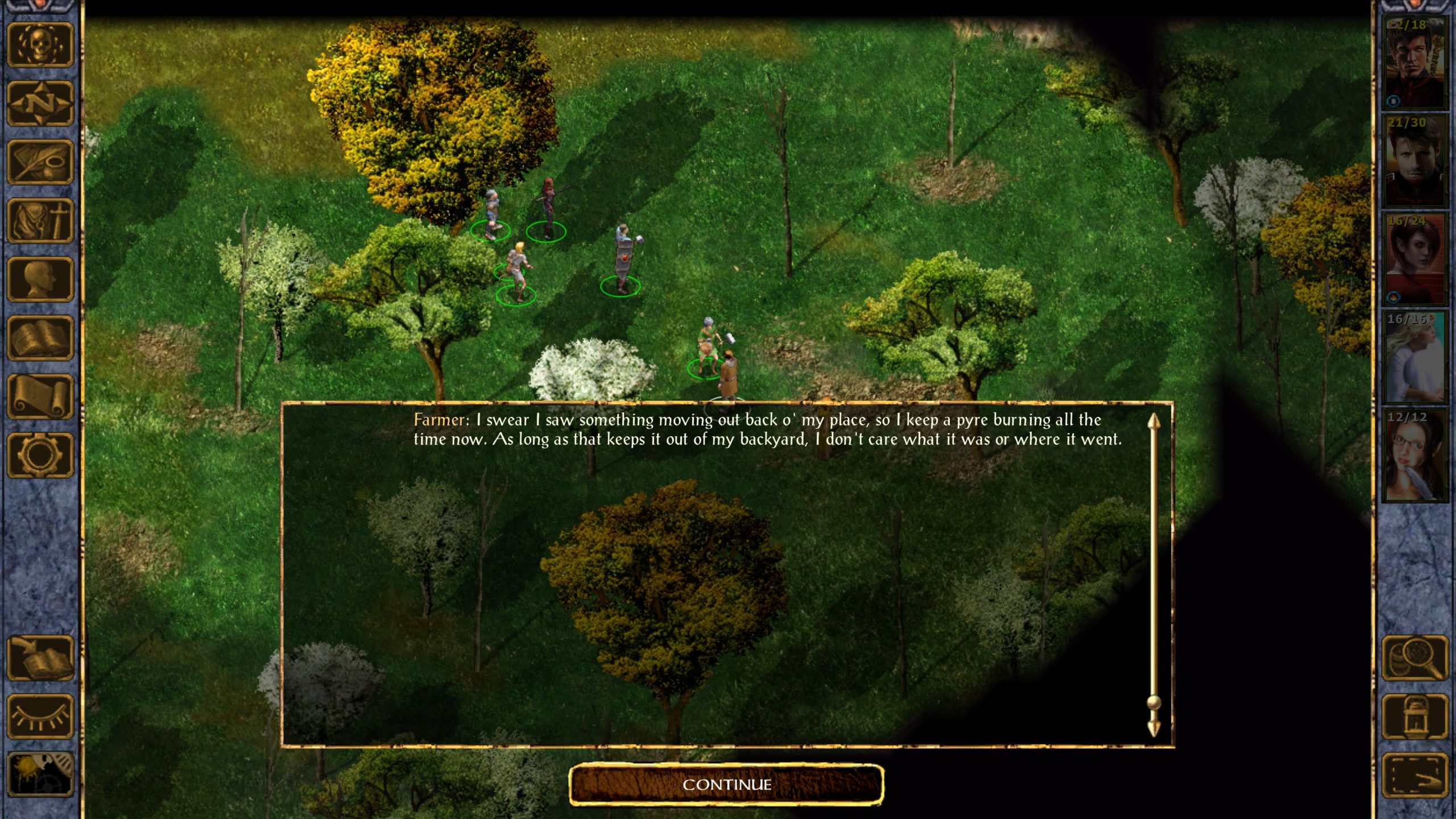Viewport: 1456px width, 819px height.
Task: Click the skull emblem icon in the sidebar
Action: point(40,45)
